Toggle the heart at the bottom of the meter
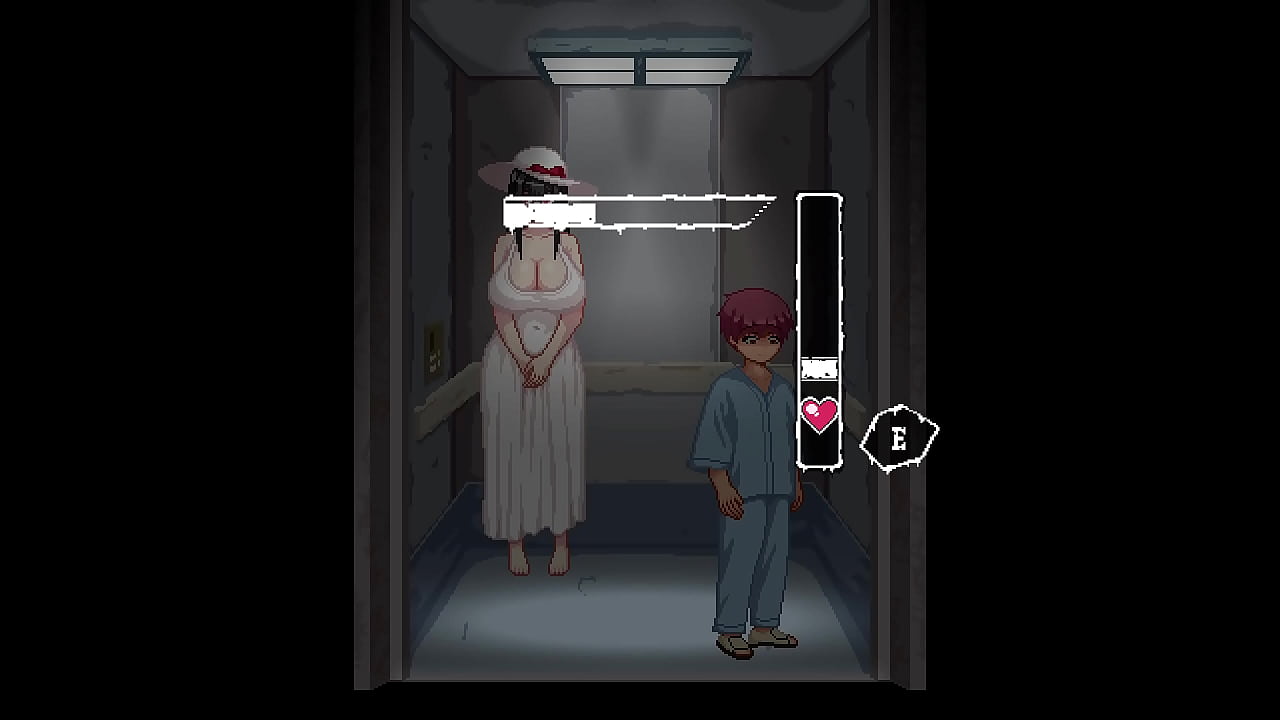This screenshot has width=1280, height=720. pyautogui.click(x=820, y=413)
